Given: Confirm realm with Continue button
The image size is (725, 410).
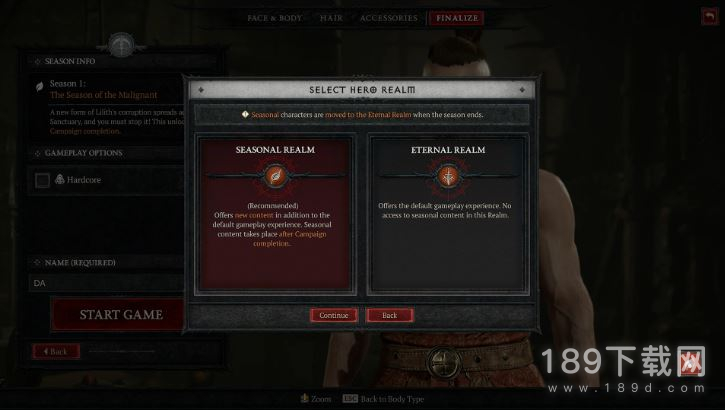Looking at the screenshot, I should (333, 315).
